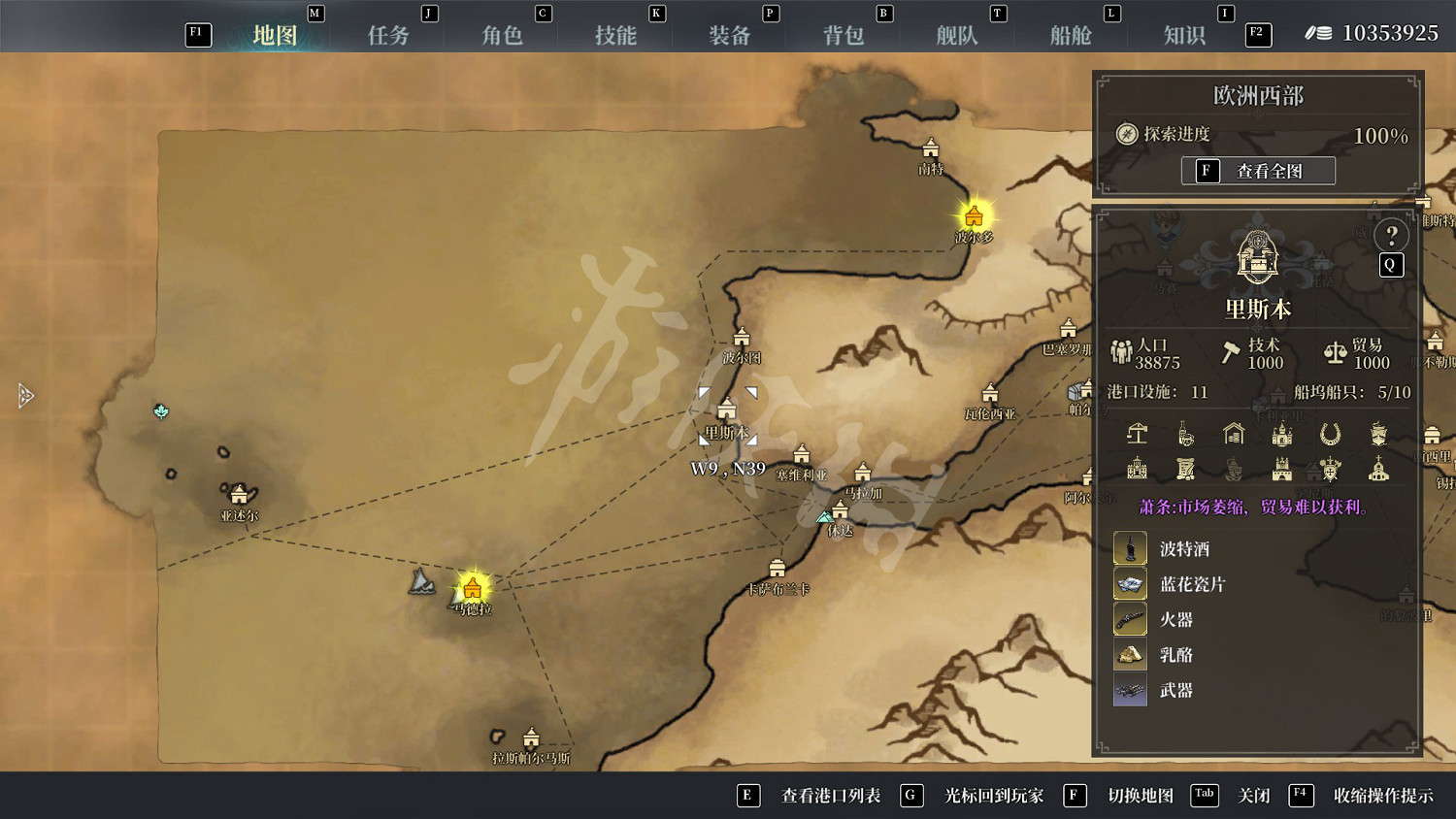The width and height of the screenshot is (1456, 819).
Task: Open the 任务 quest tab
Action: tap(389, 35)
